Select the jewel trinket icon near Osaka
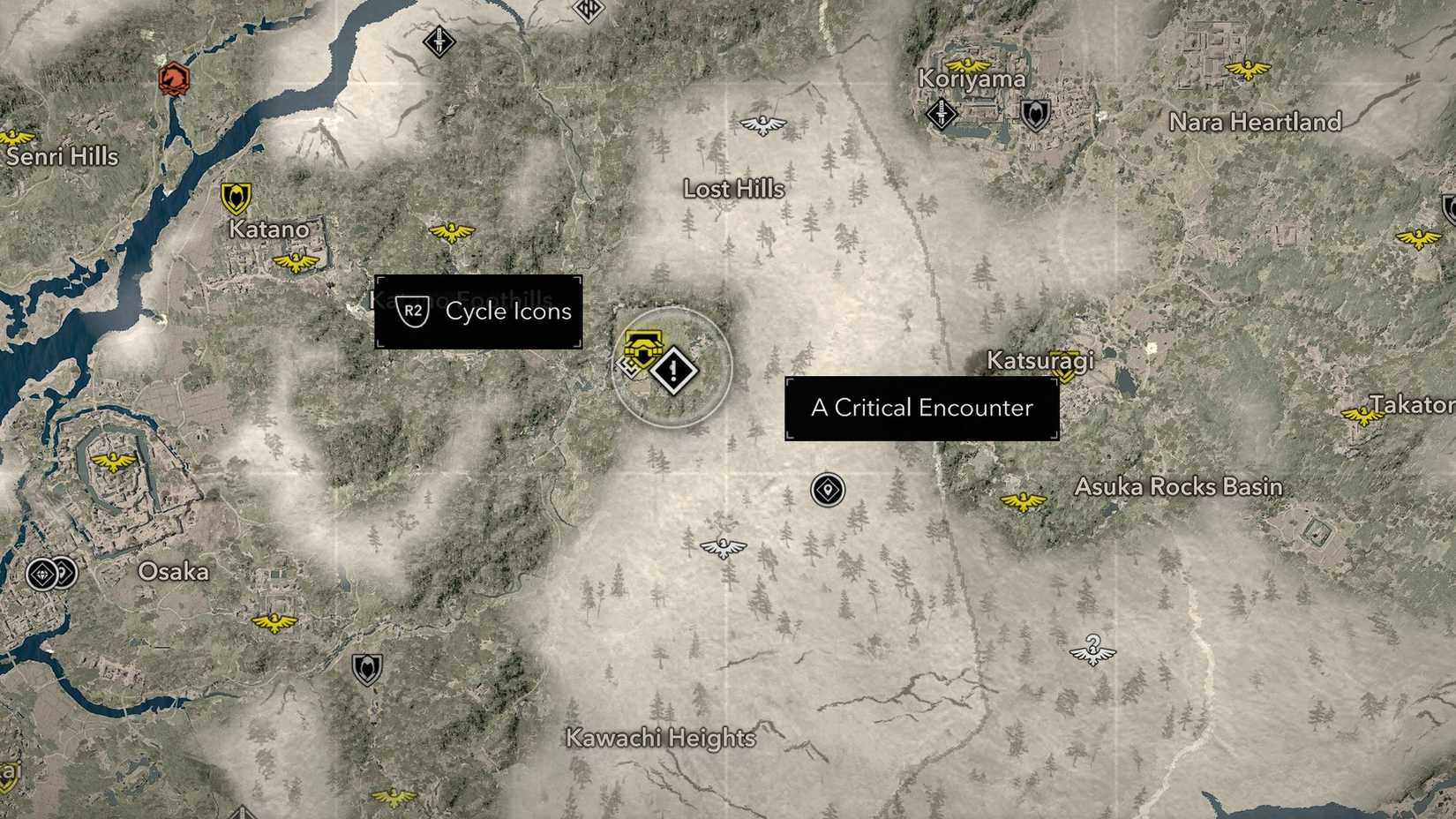The image size is (1456, 819). point(40,572)
